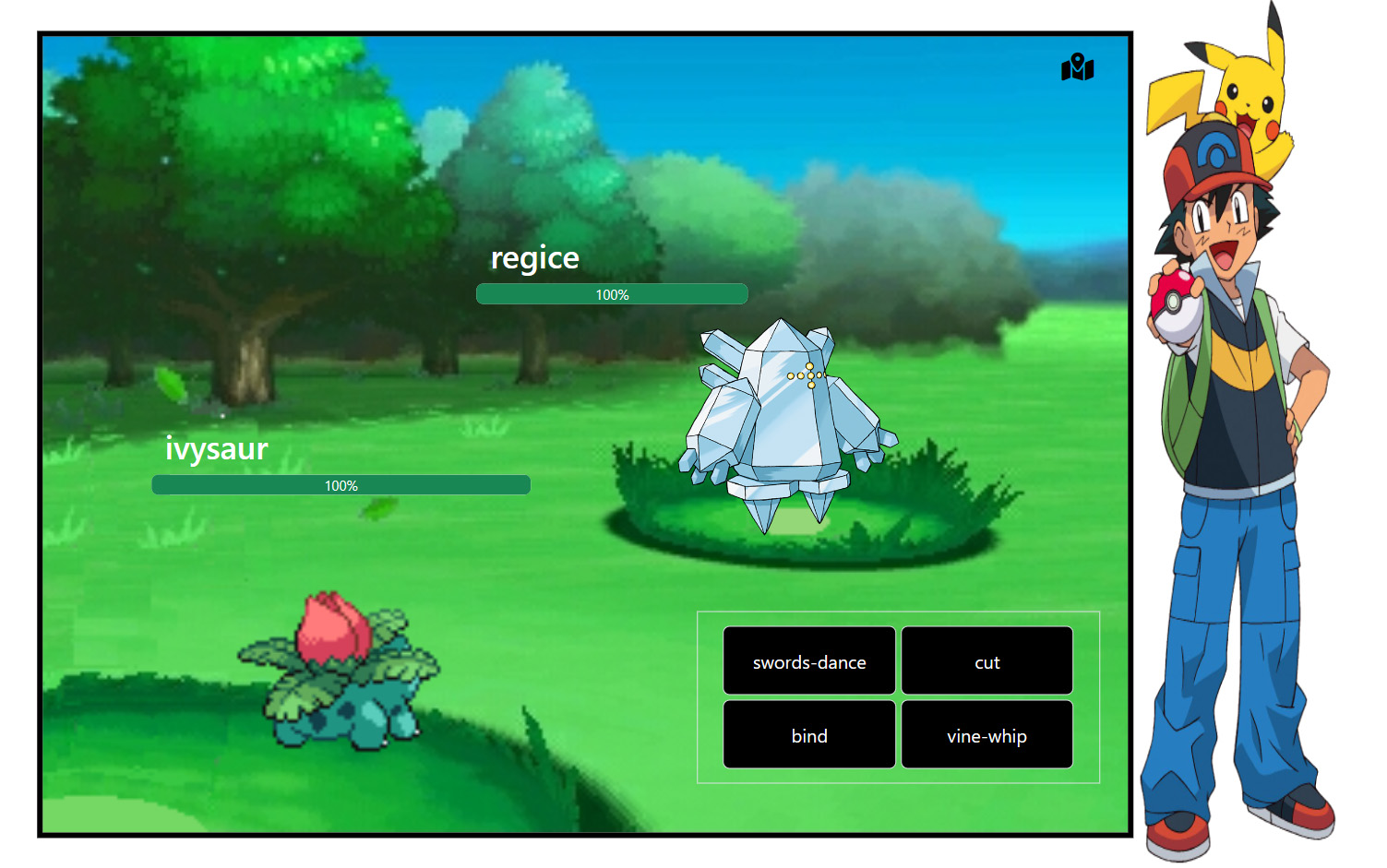Attack with vine-whip
This screenshot has width=1387, height=868.
(x=986, y=734)
